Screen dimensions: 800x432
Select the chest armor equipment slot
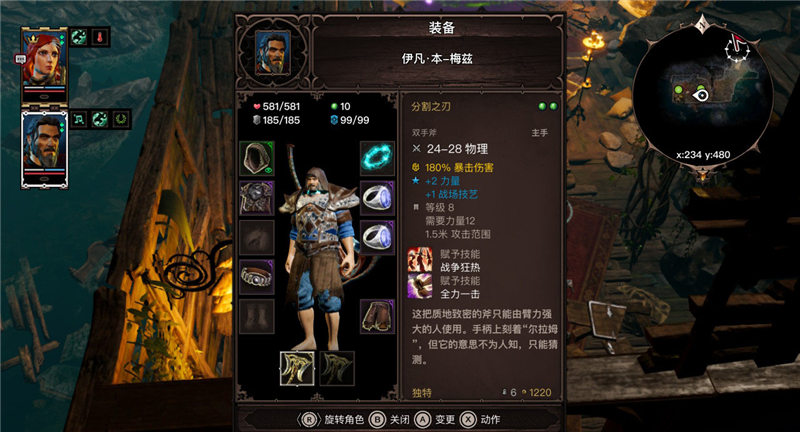pyautogui.click(x=257, y=197)
